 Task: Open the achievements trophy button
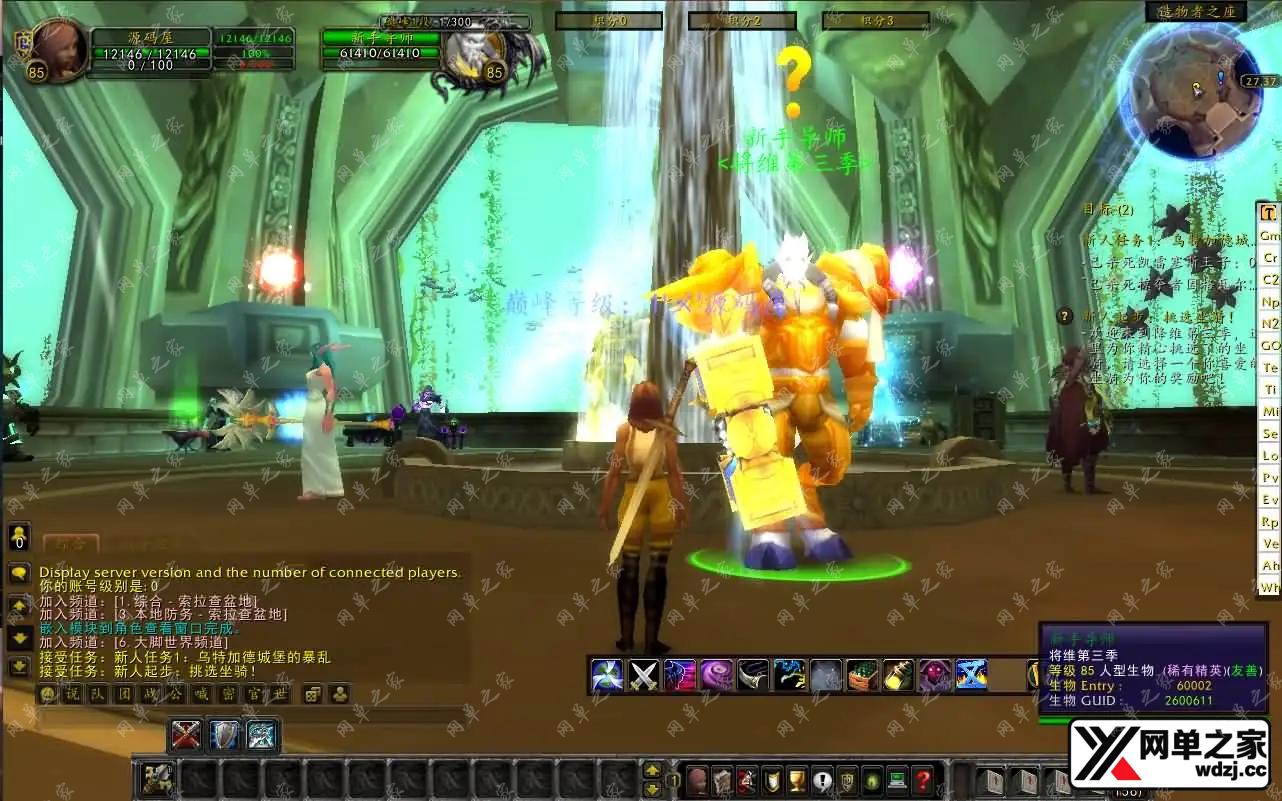click(x=797, y=780)
